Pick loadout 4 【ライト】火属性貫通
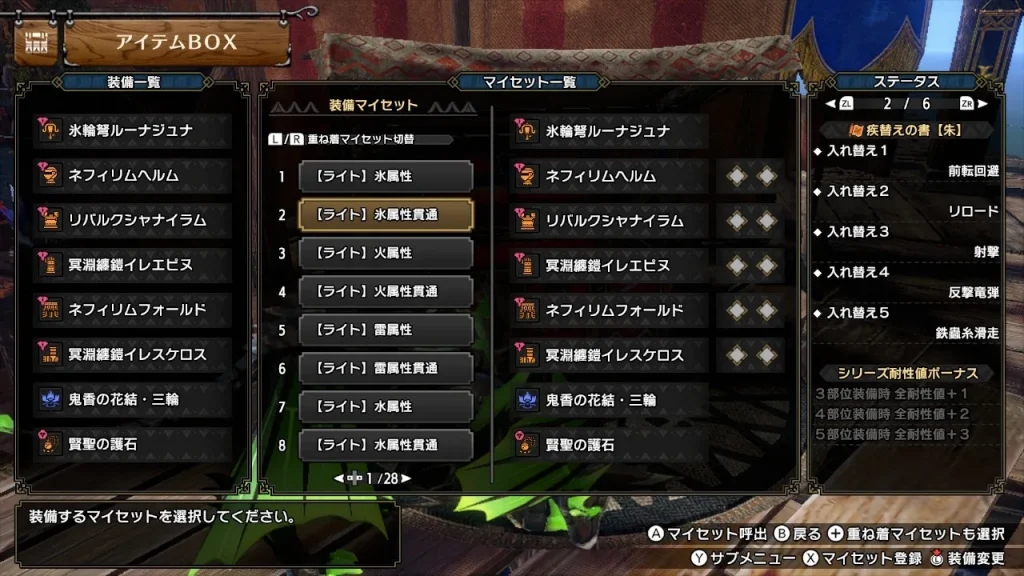This screenshot has height=576, width=1024. [385, 292]
